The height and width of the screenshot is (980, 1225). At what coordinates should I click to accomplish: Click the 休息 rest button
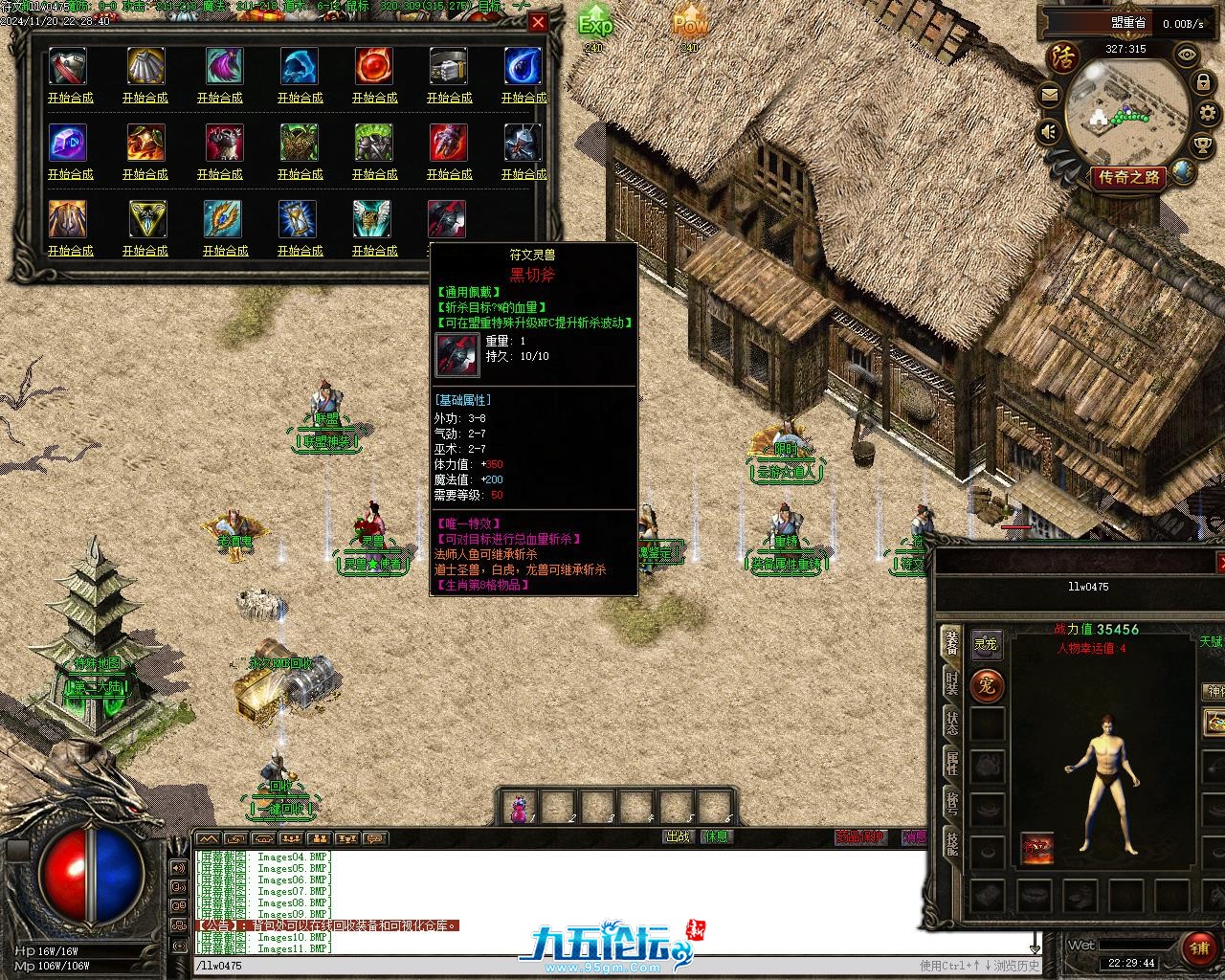(x=716, y=836)
